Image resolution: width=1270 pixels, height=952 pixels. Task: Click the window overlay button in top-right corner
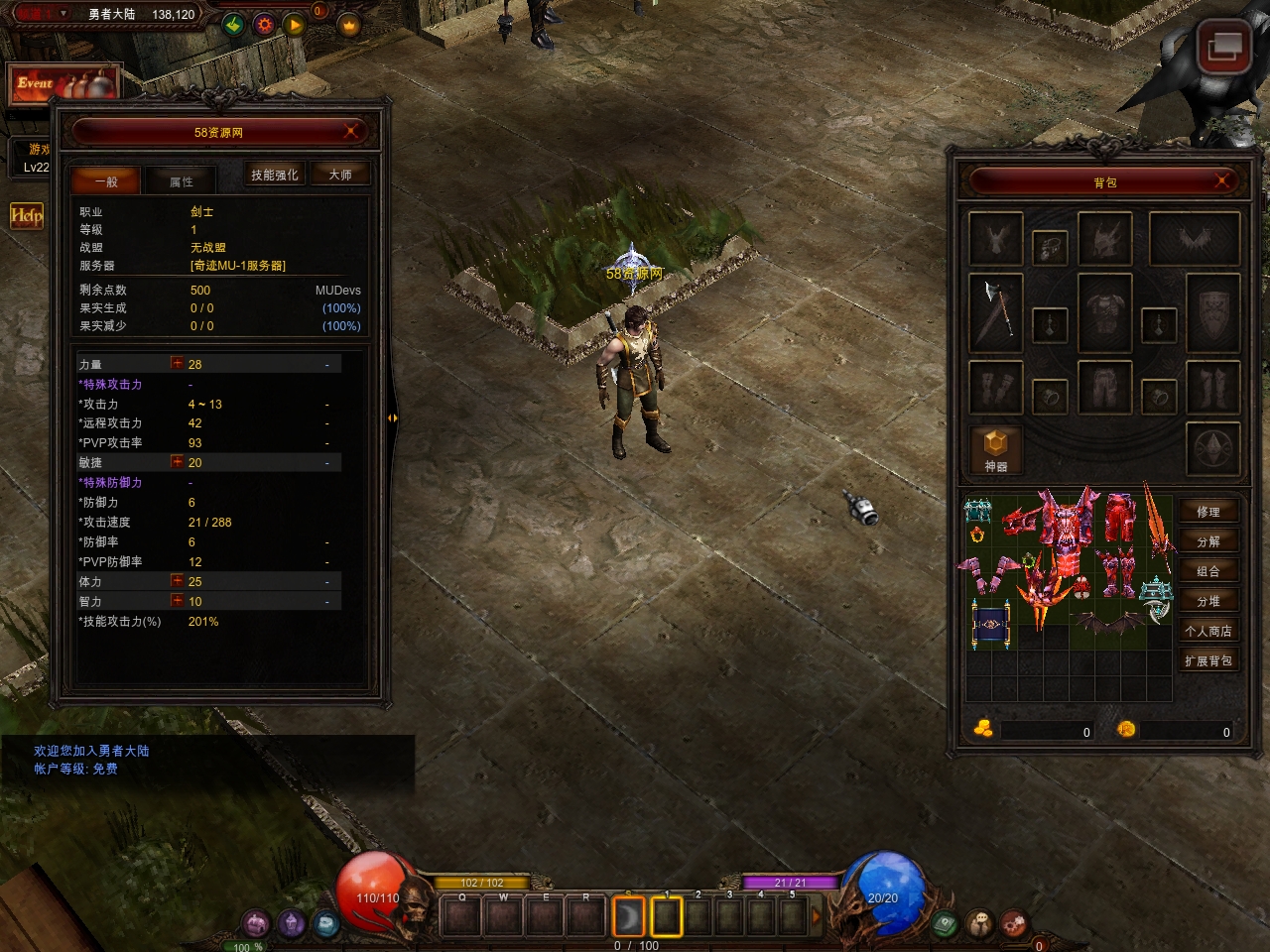(x=1223, y=46)
